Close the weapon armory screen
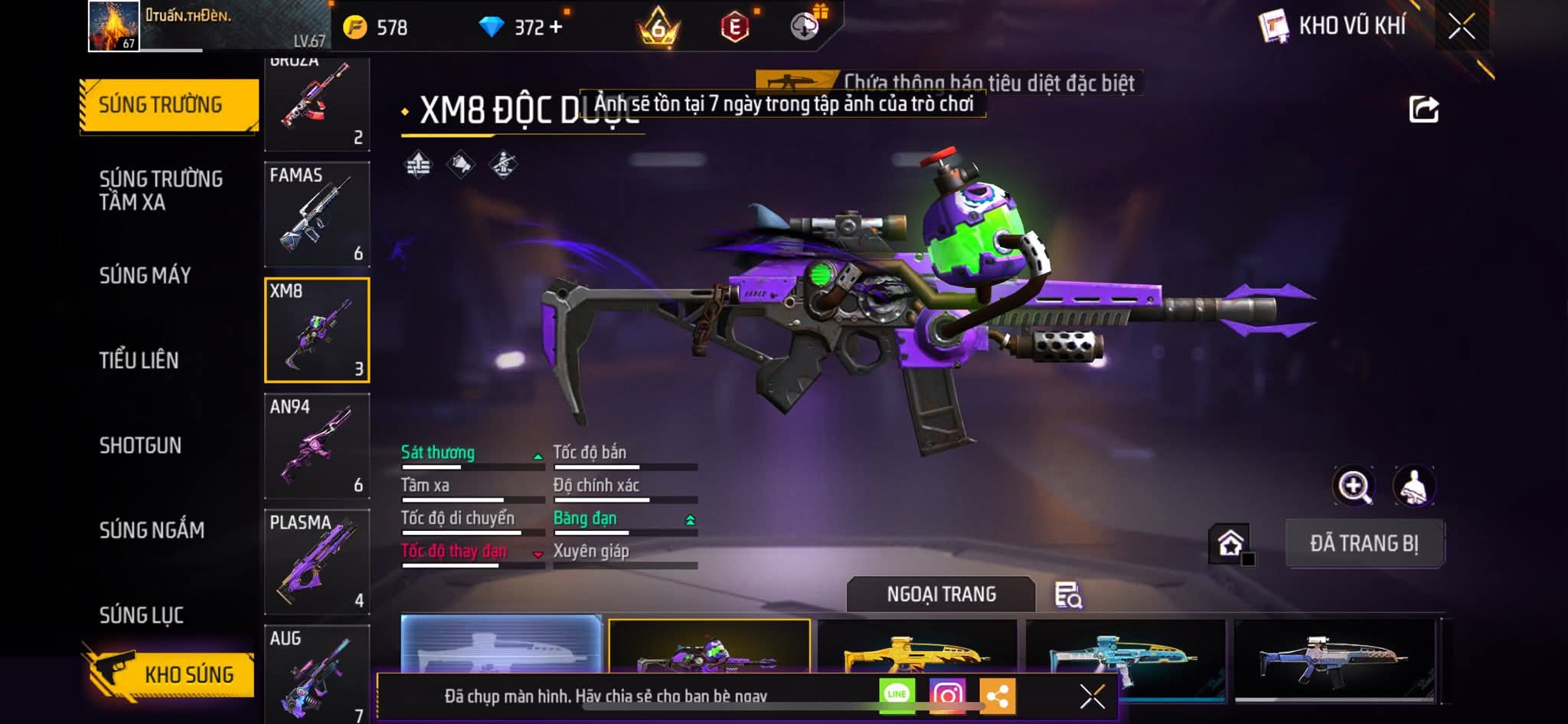 pos(1461,27)
